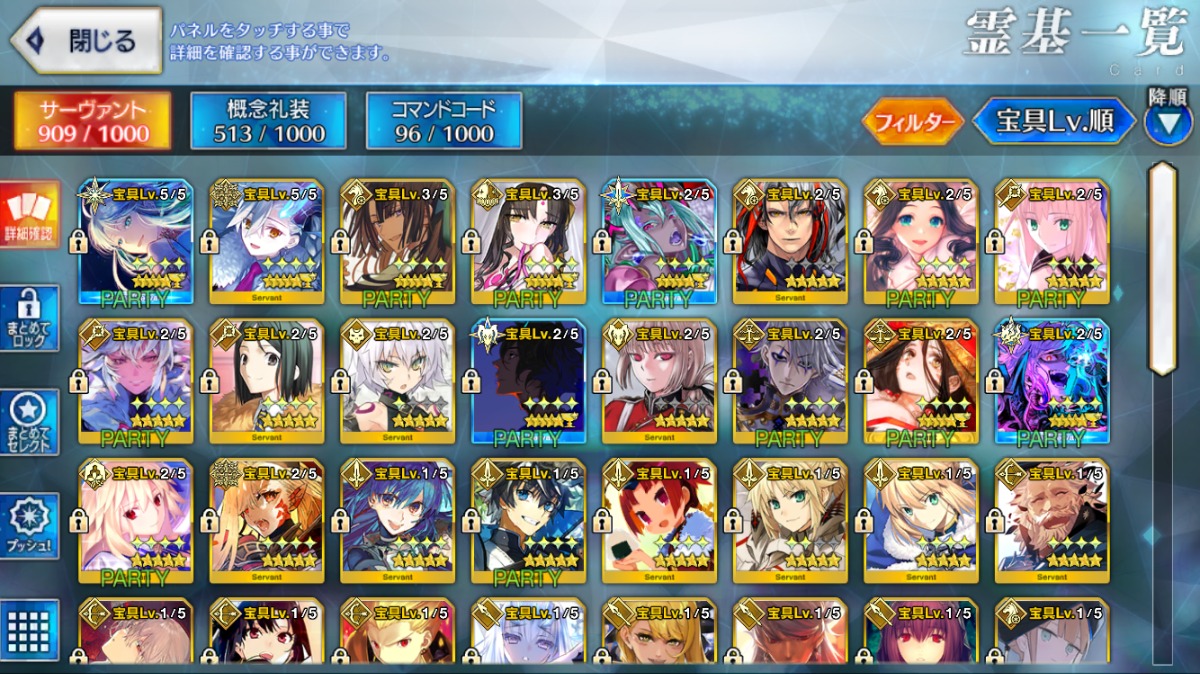Choose the まとめてセレクト bulk select button
Viewport: 1200px width, 674px height.
(x=30, y=423)
